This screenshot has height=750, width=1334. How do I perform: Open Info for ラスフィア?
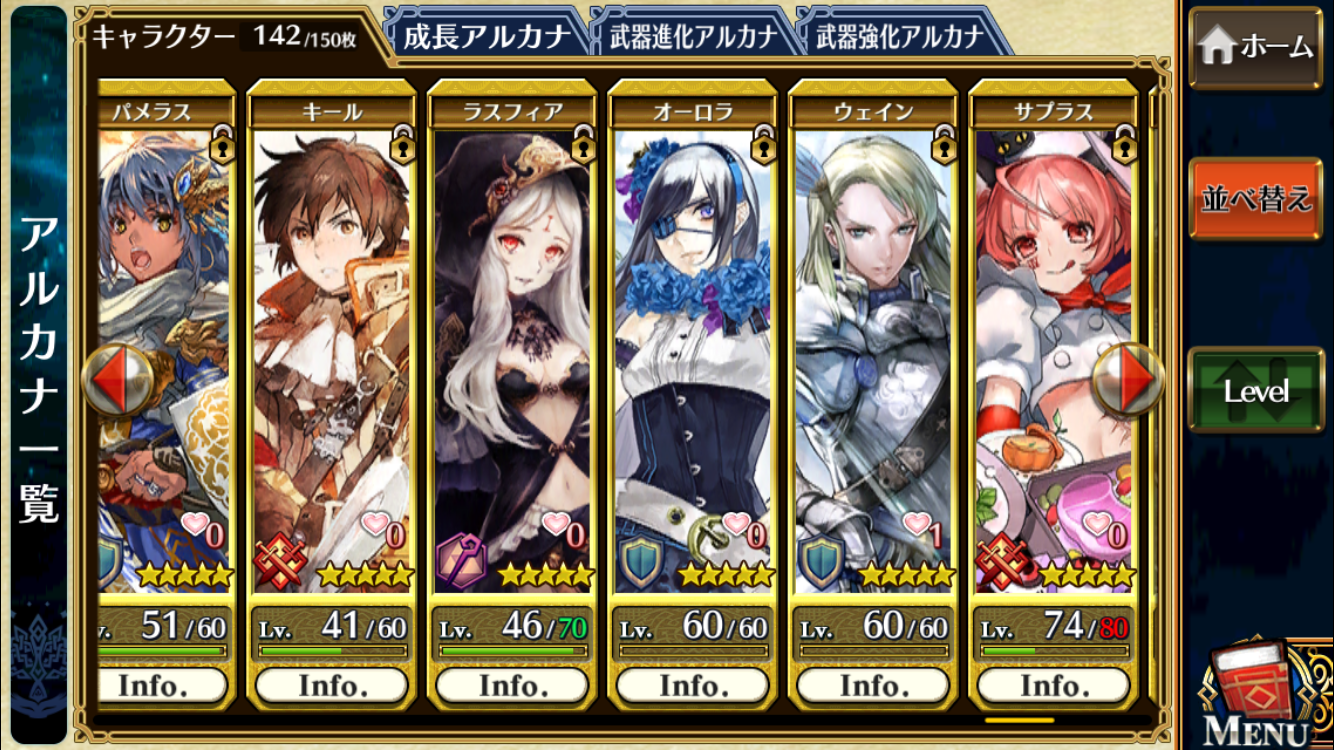(512, 686)
